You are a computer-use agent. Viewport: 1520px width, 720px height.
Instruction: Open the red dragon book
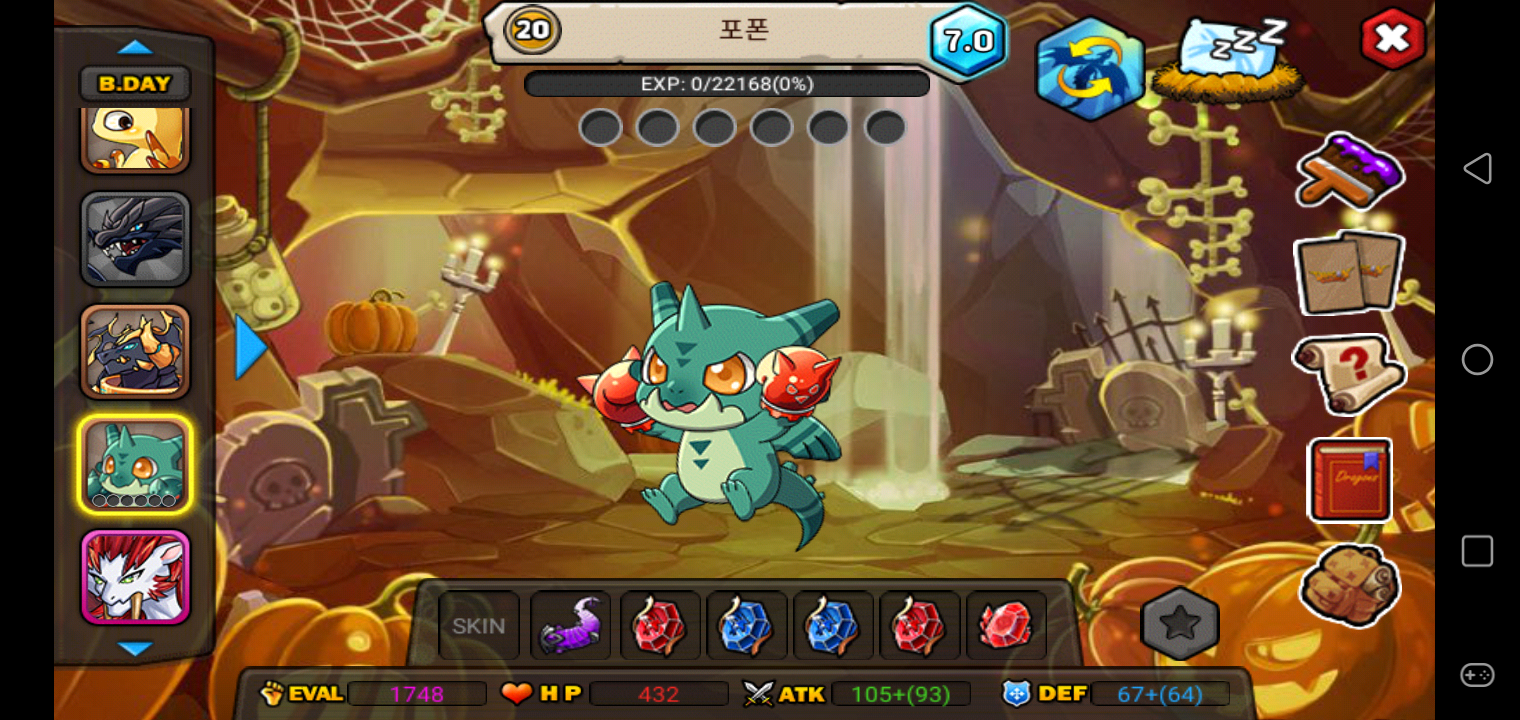[x=1350, y=480]
